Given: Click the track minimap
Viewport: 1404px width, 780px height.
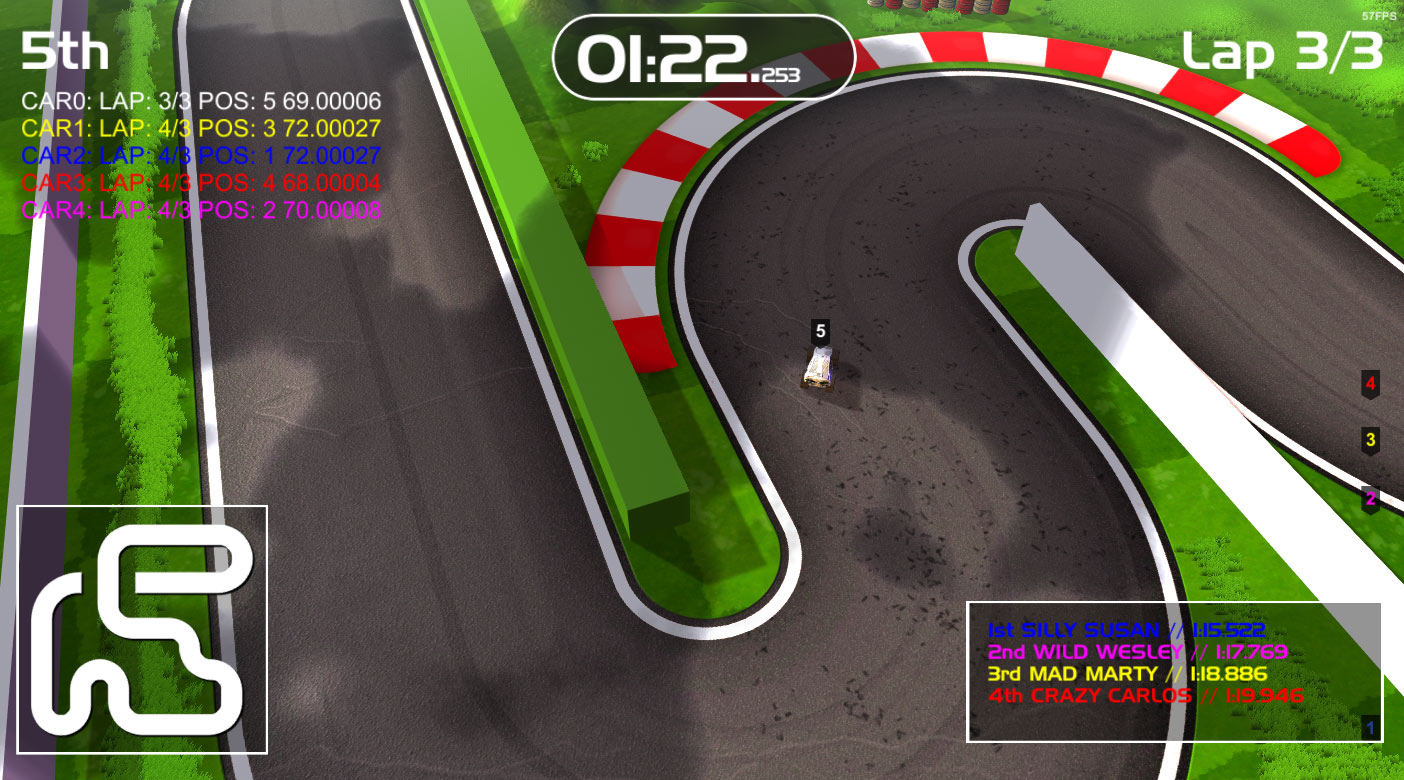Looking at the screenshot, I should pyautogui.click(x=142, y=629).
